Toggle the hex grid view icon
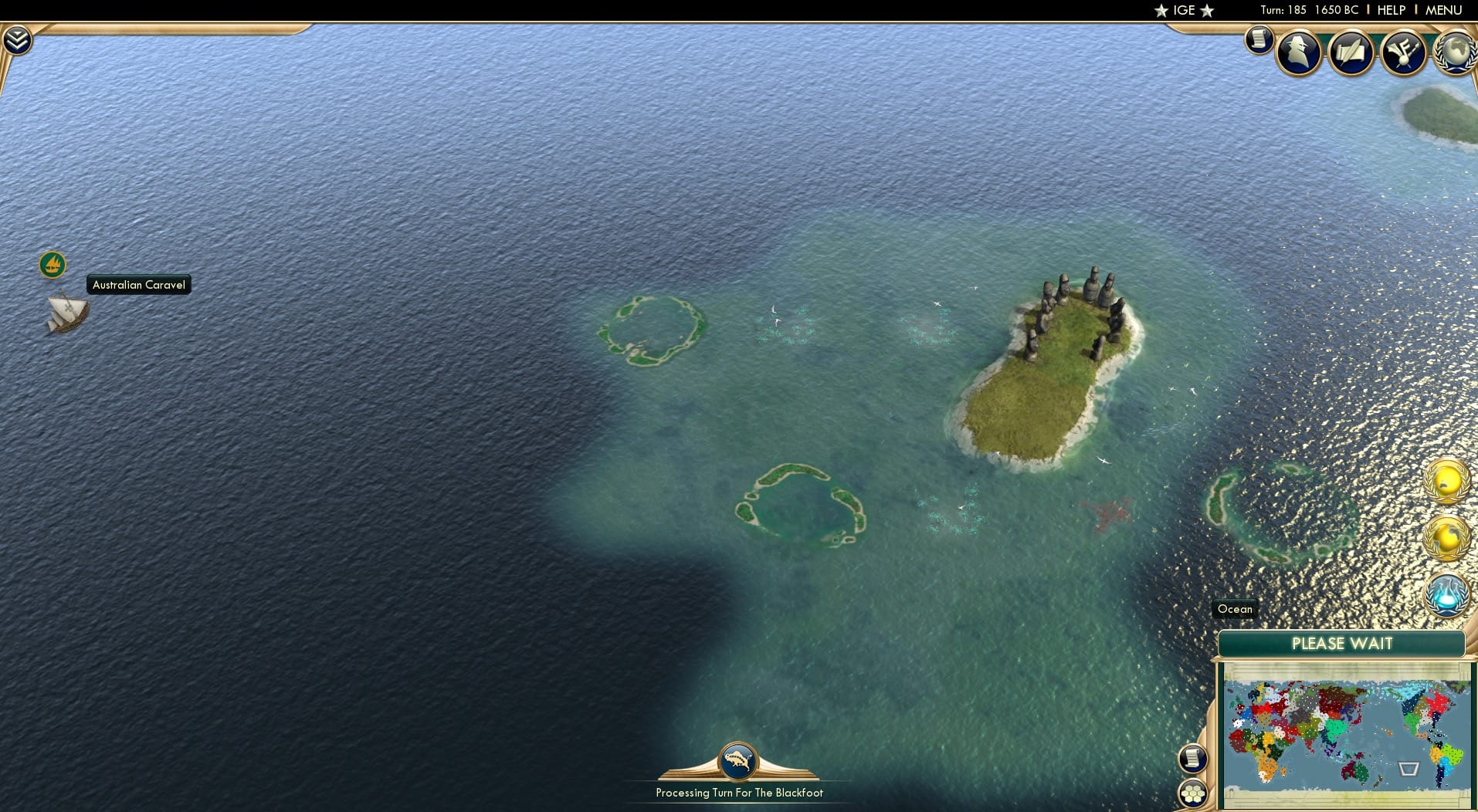The width and height of the screenshot is (1478, 812). tap(1193, 793)
